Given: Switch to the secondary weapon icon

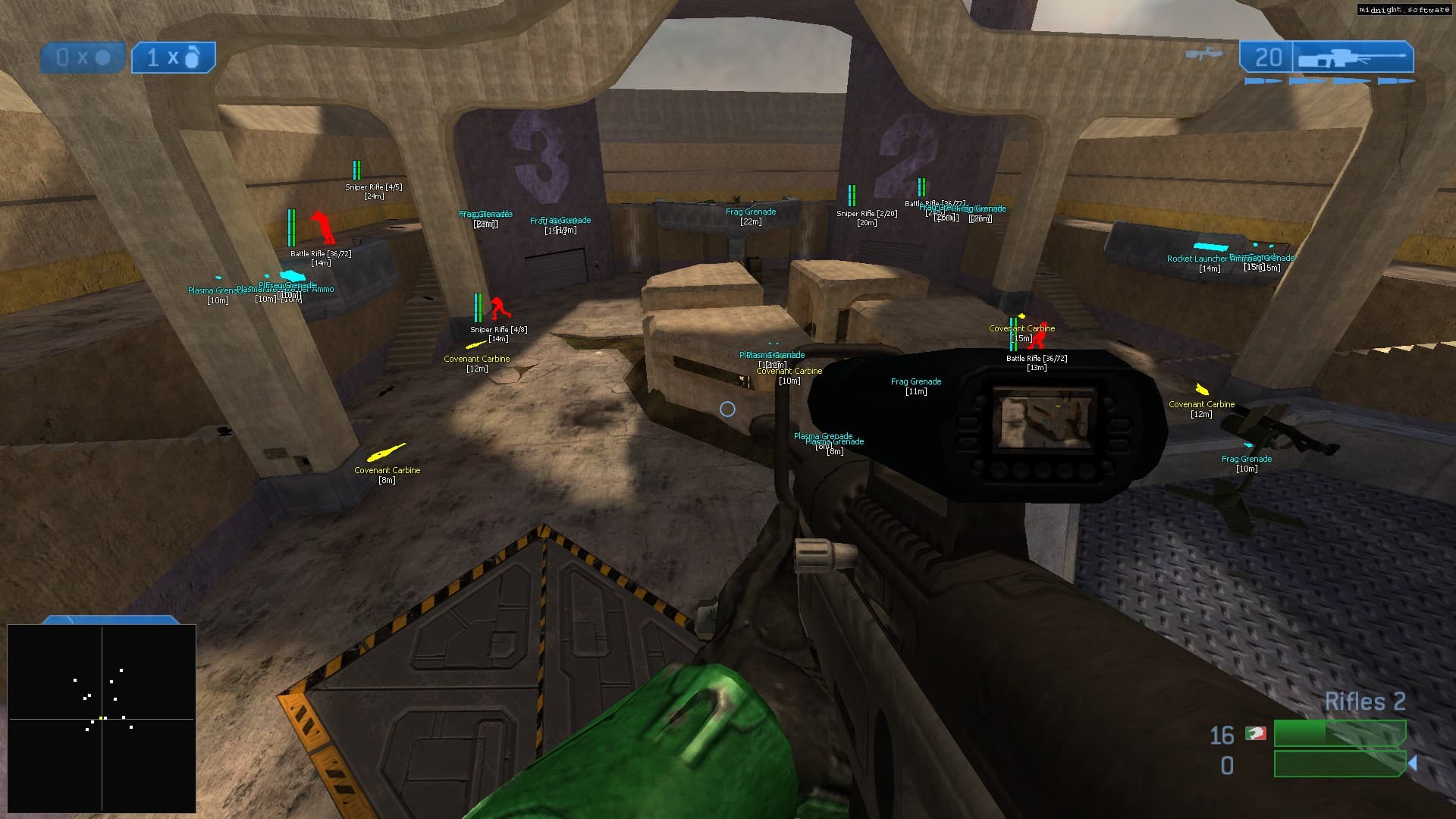Looking at the screenshot, I should (x=1203, y=55).
